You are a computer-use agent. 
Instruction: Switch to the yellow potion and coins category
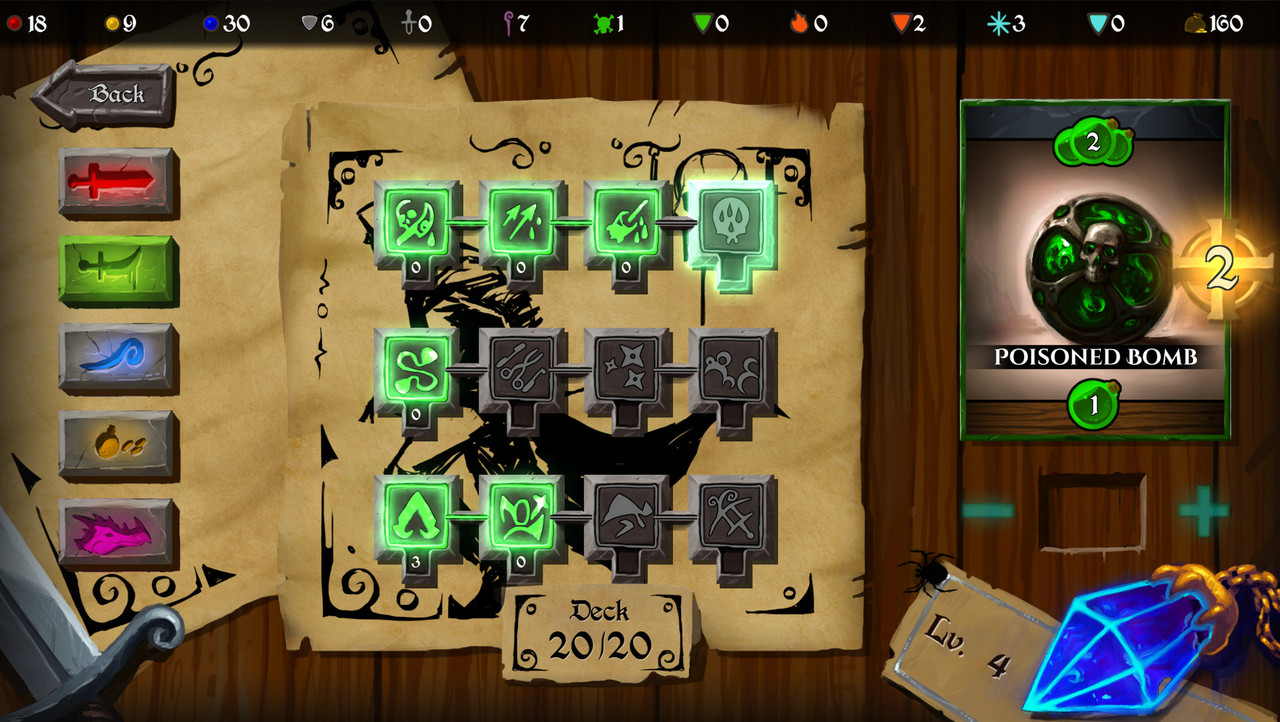[118, 443]
